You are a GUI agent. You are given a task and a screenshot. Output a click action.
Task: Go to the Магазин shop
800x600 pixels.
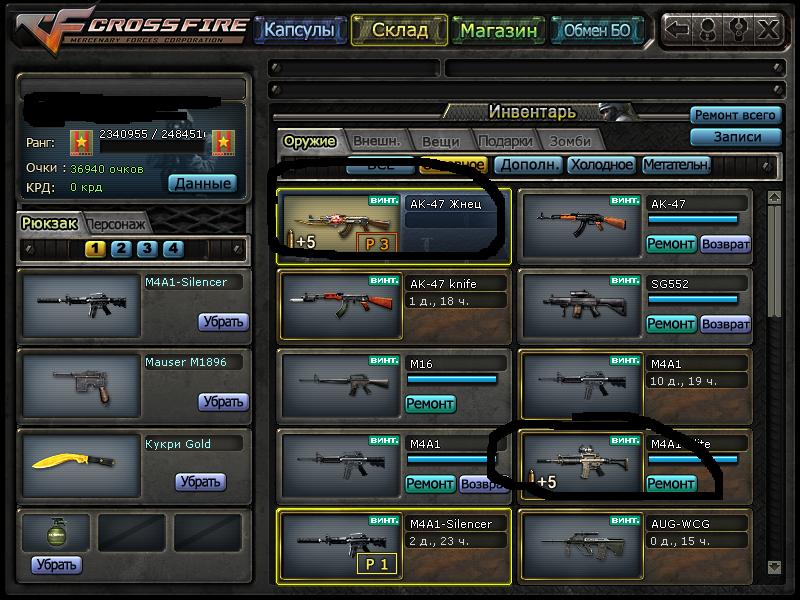tap(499, 30)
